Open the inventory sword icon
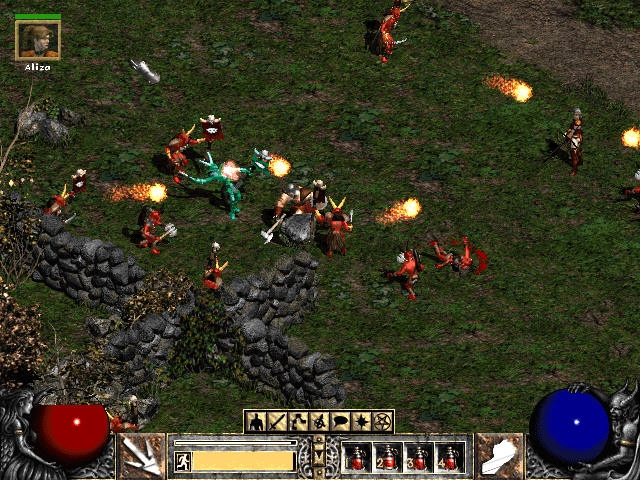 pos(277,421)
